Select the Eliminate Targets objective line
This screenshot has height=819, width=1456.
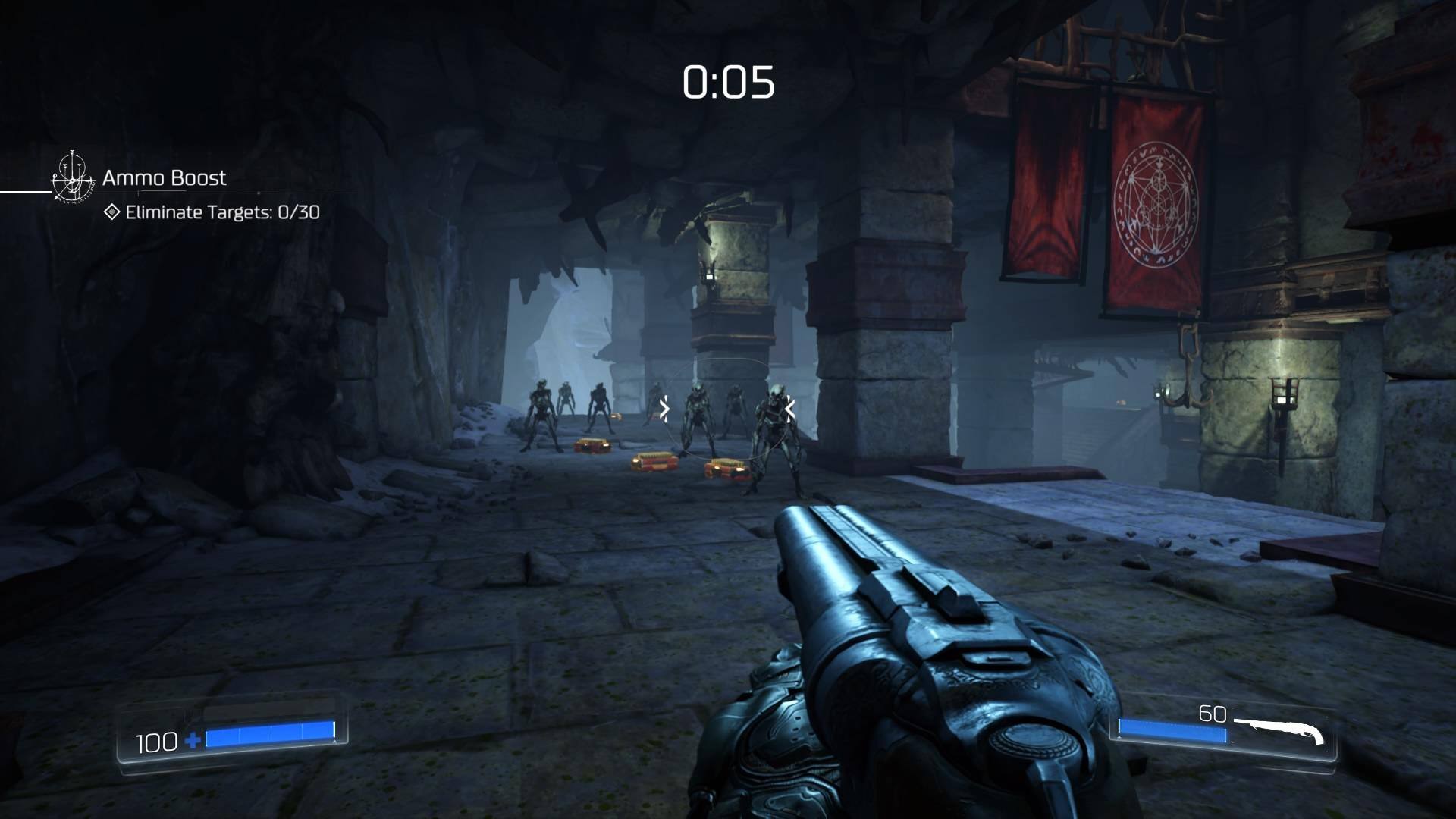[x=213, y=212]
